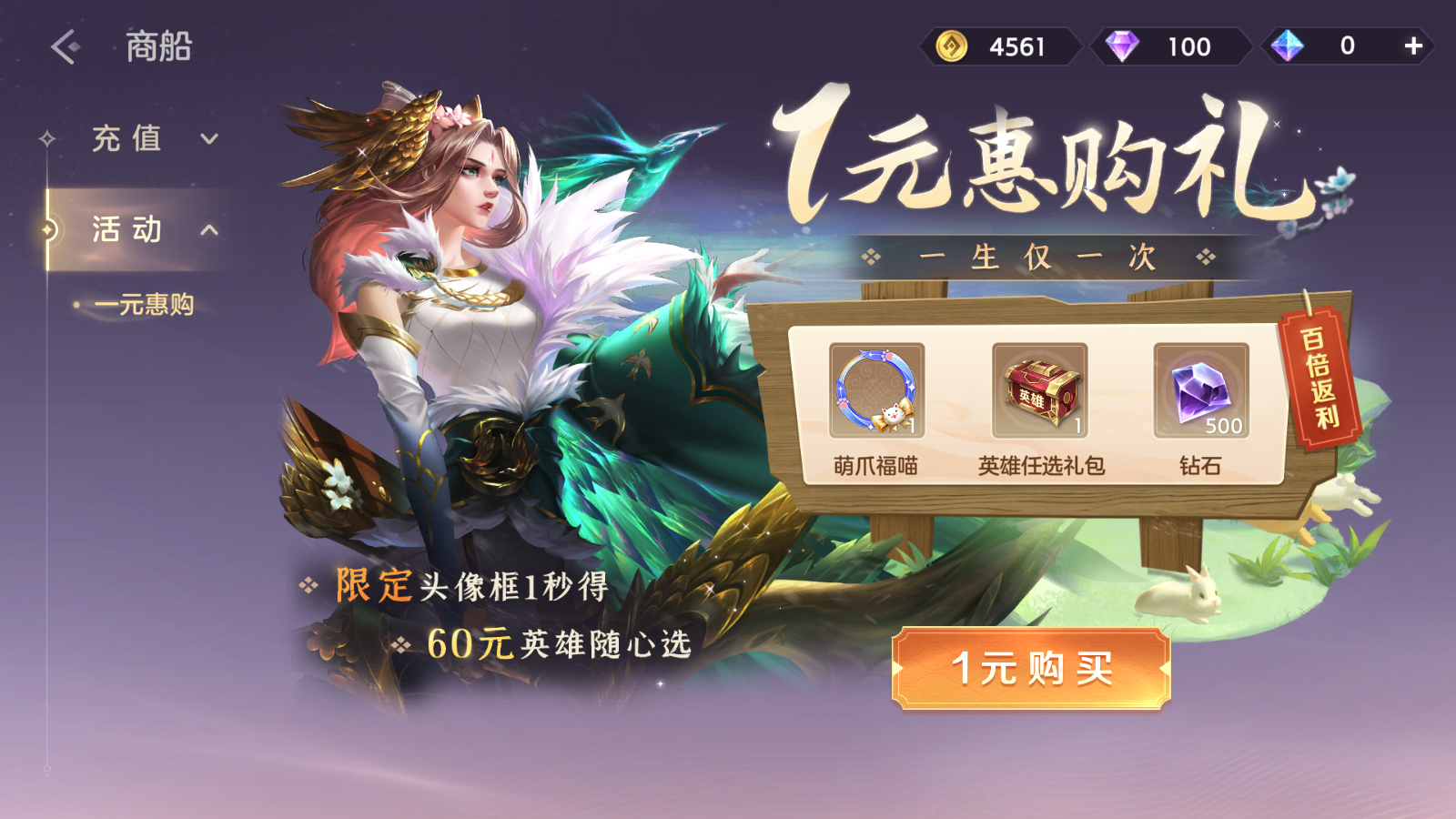This screenshot has width=1456, height=819.
Task: Switch to the 充值 tab
Action: tap(125, 138)
